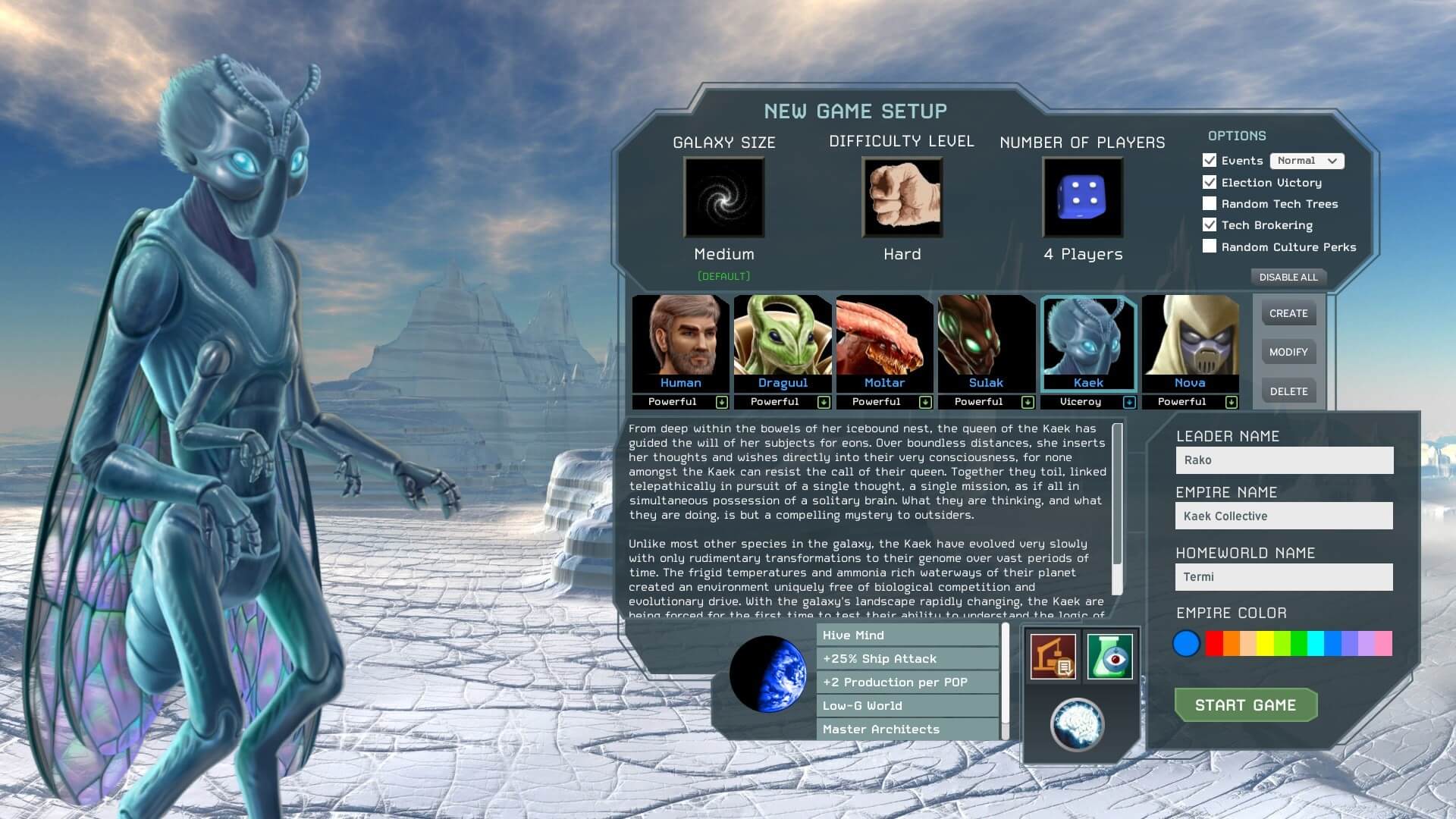Pick the red empire color swatch
This screenshot has width=1456, height=819.
[x=1213, y=643]
